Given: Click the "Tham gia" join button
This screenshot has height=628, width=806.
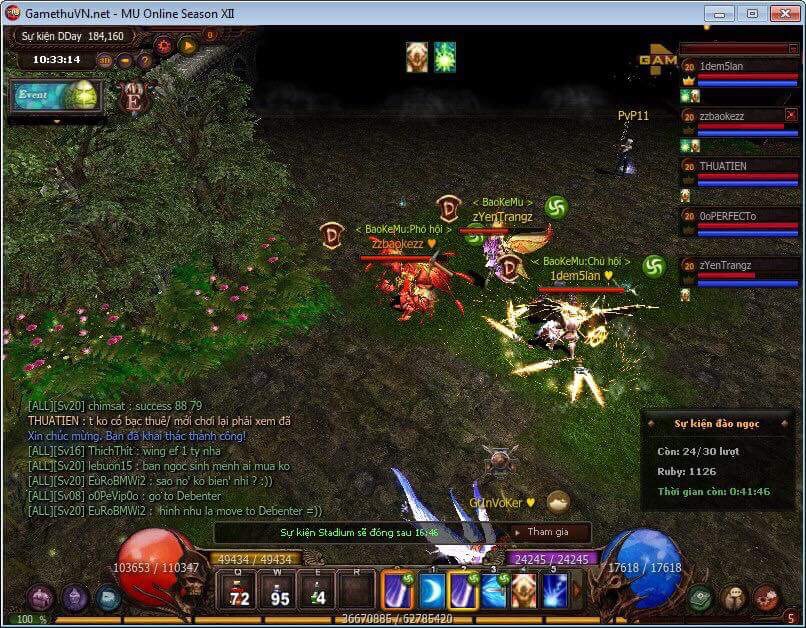Looking at the screenshot, I should (x=547, y=532).
